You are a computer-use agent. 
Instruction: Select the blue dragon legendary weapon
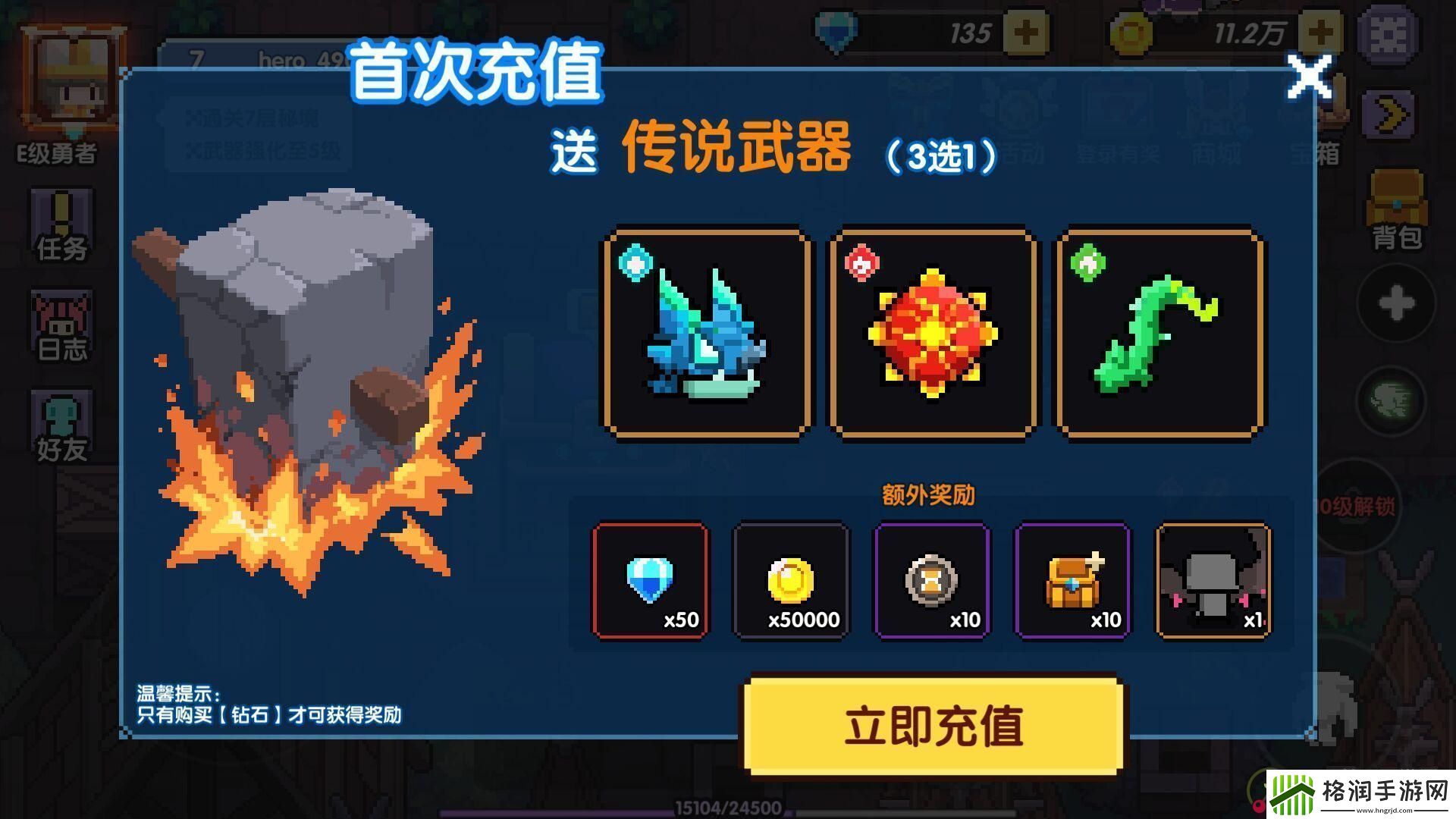705,330
